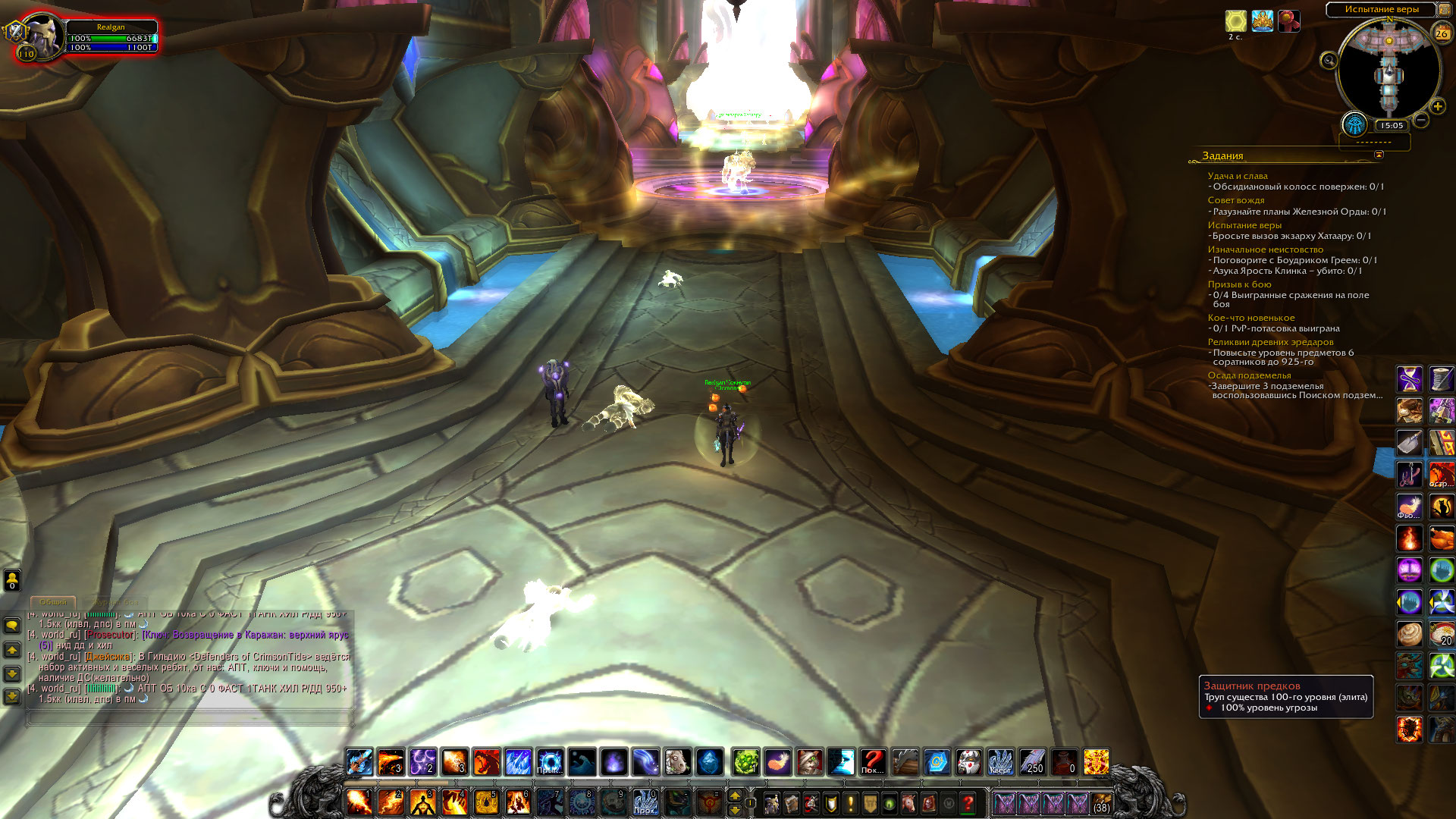Select the Осада подземелья quest entry

click(x=1249, y=375)
